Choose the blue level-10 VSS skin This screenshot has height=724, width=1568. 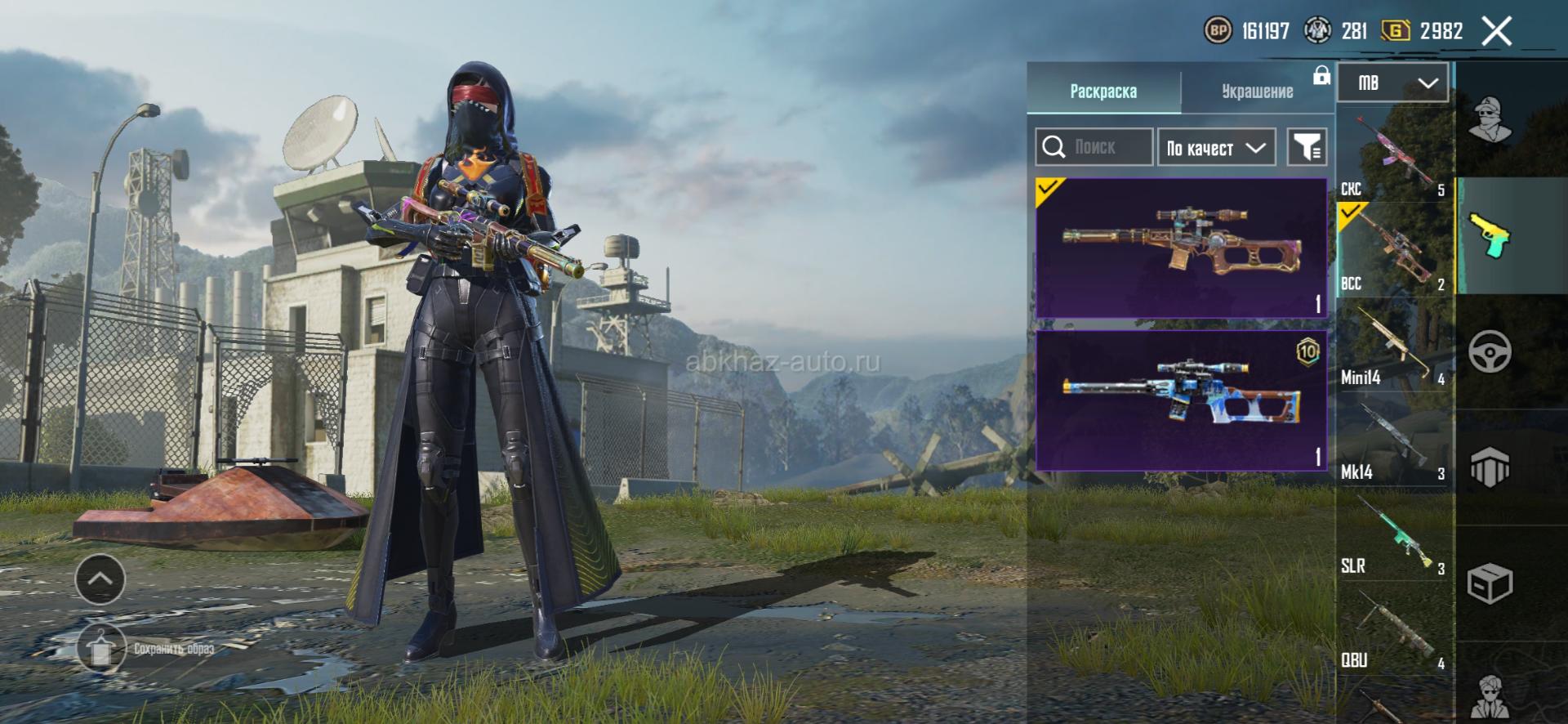click(1181, 400)
